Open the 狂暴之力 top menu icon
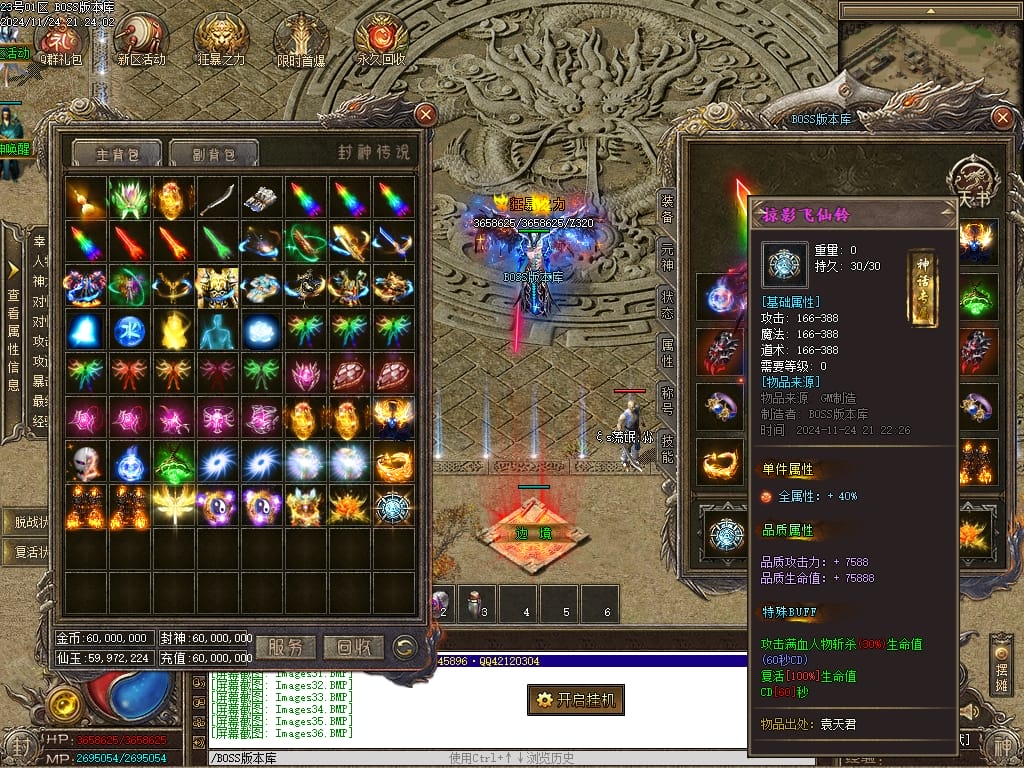 221,40
